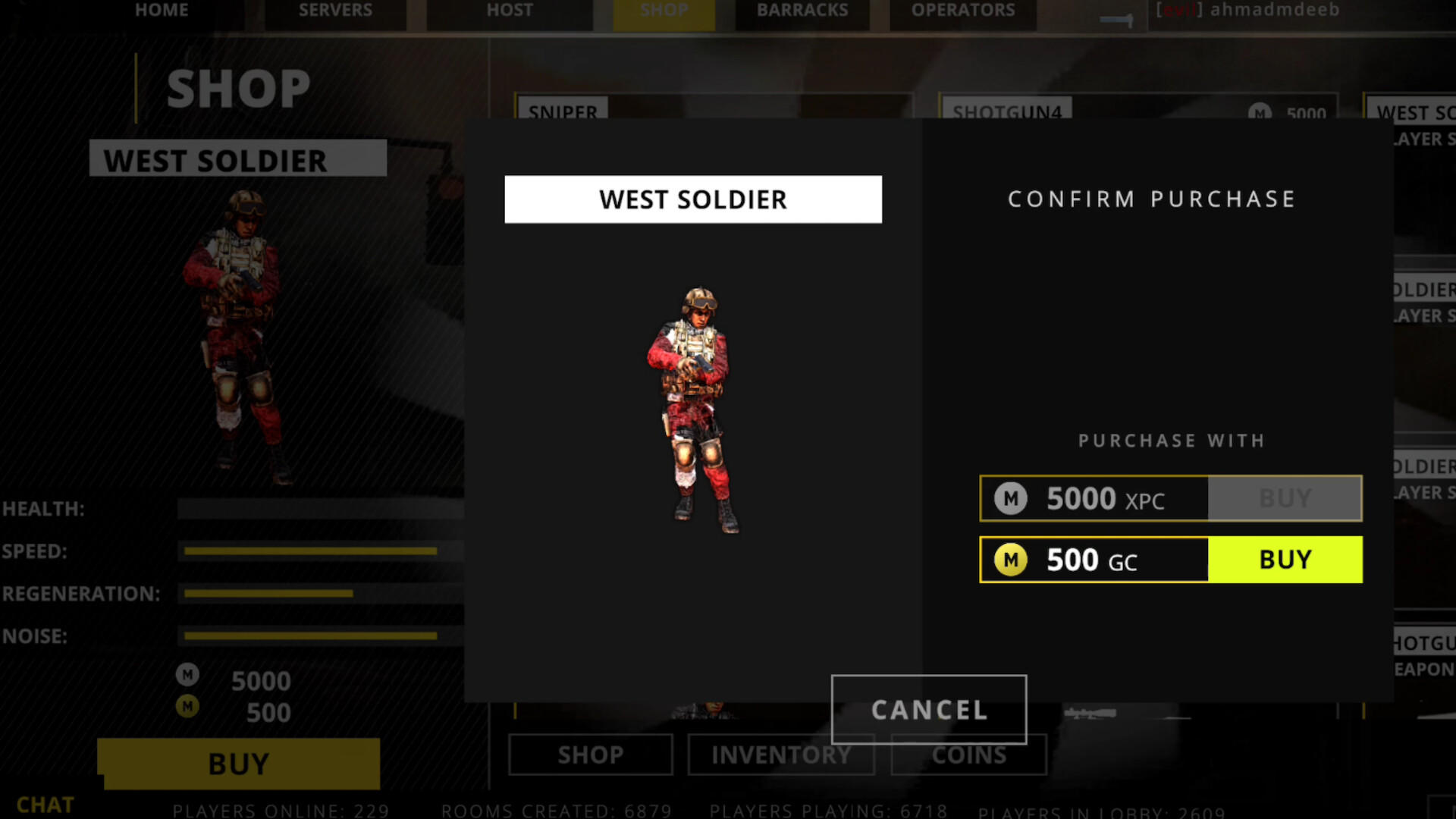Go to the HOME menu item
1456x819 pixels.
[162, 11]
